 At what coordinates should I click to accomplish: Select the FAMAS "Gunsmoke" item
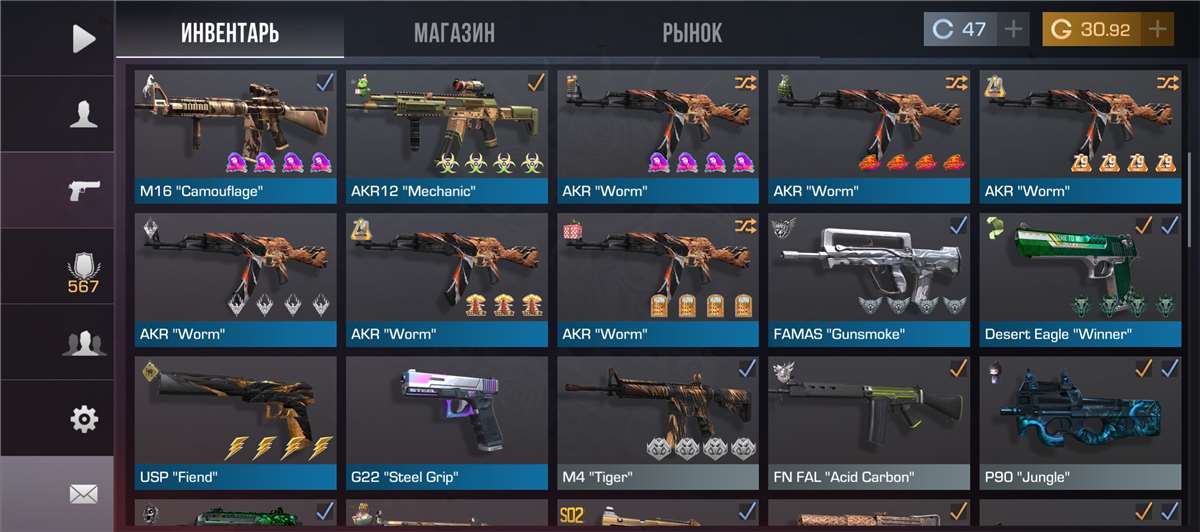(870, 280)
